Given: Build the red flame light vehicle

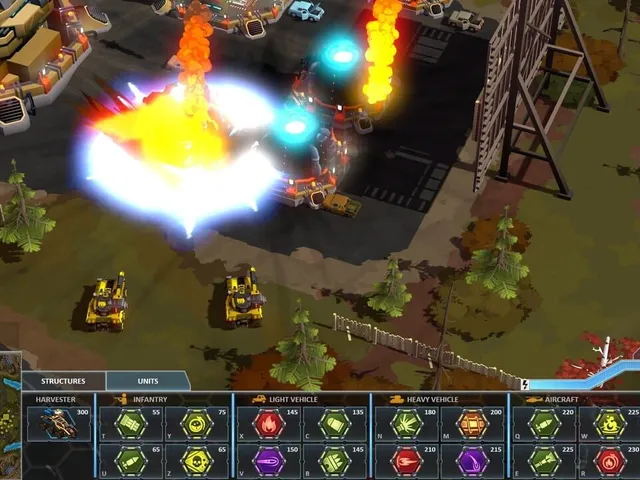Looking at the screenshot, I should point(270,424).
